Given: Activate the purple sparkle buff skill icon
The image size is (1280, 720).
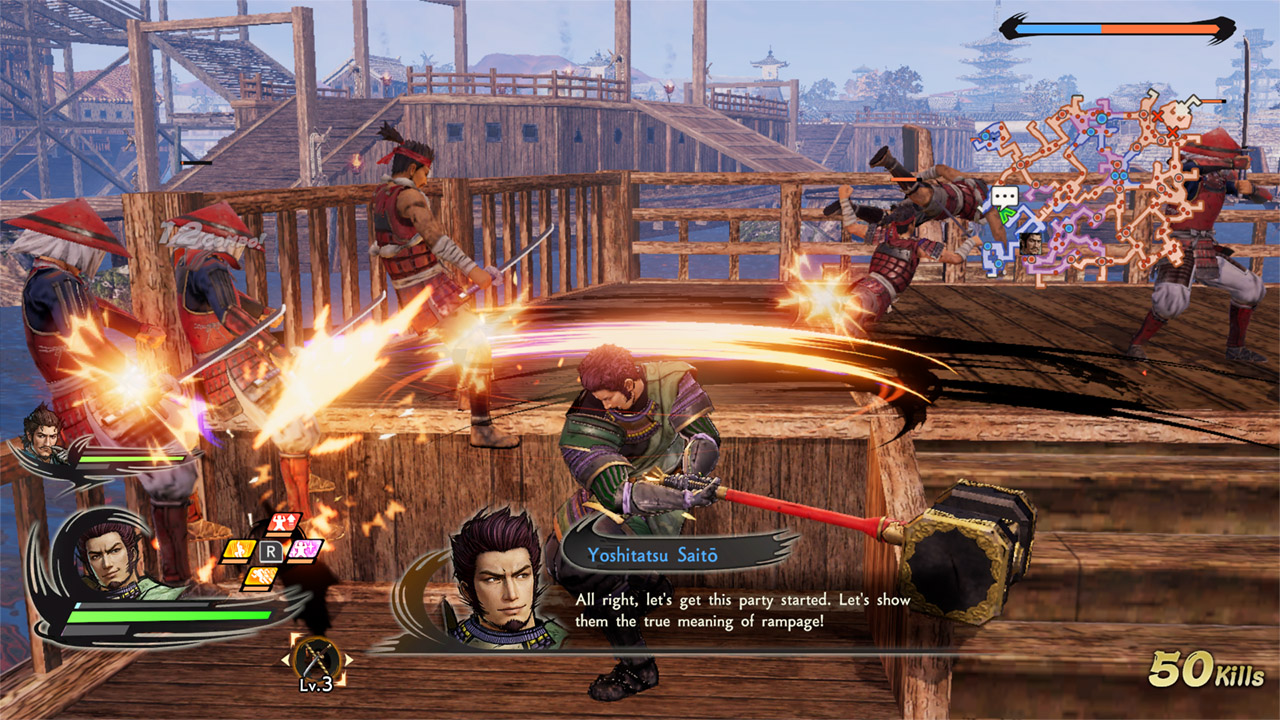Looking at the screenshot, I should (x=305, y=549).
